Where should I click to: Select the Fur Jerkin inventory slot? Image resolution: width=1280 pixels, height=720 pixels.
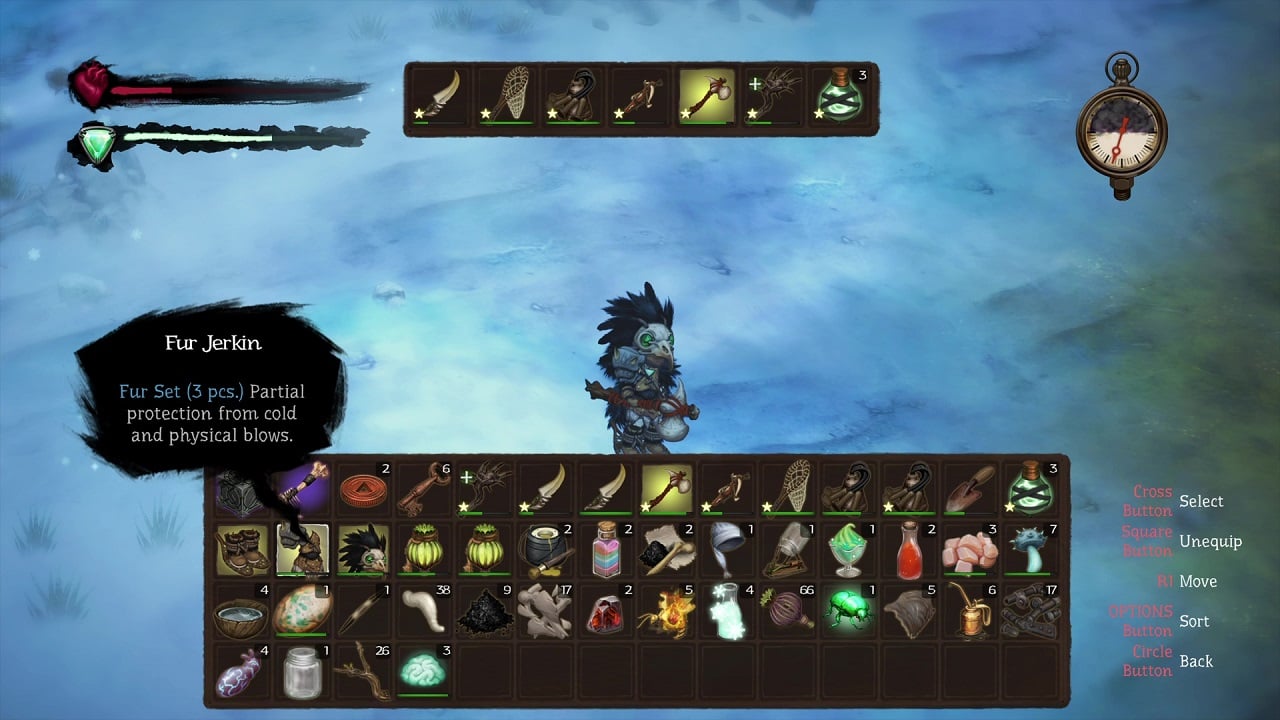(302, 549)
